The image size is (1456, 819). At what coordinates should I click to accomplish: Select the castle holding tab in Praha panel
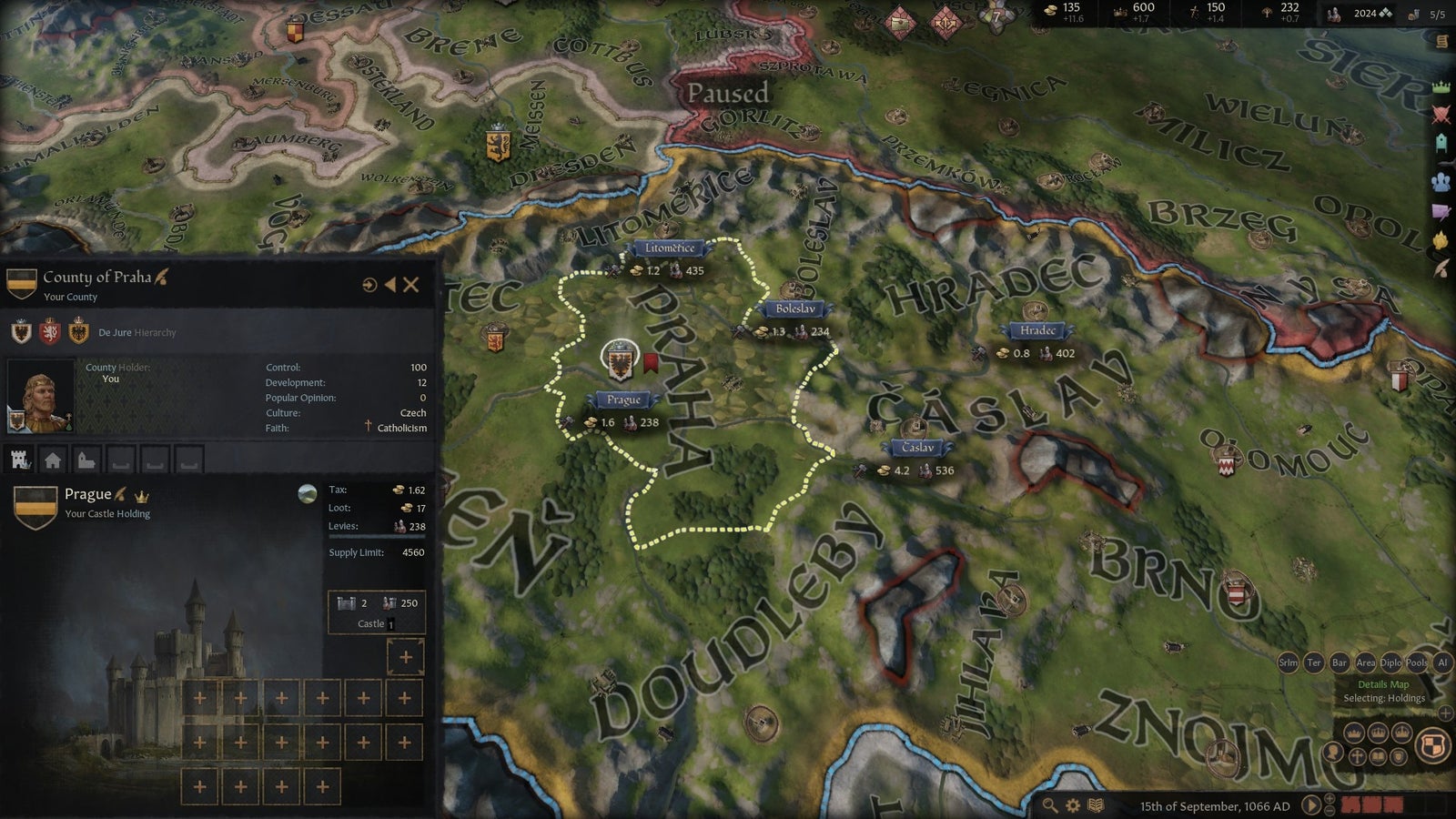point(18,458)
